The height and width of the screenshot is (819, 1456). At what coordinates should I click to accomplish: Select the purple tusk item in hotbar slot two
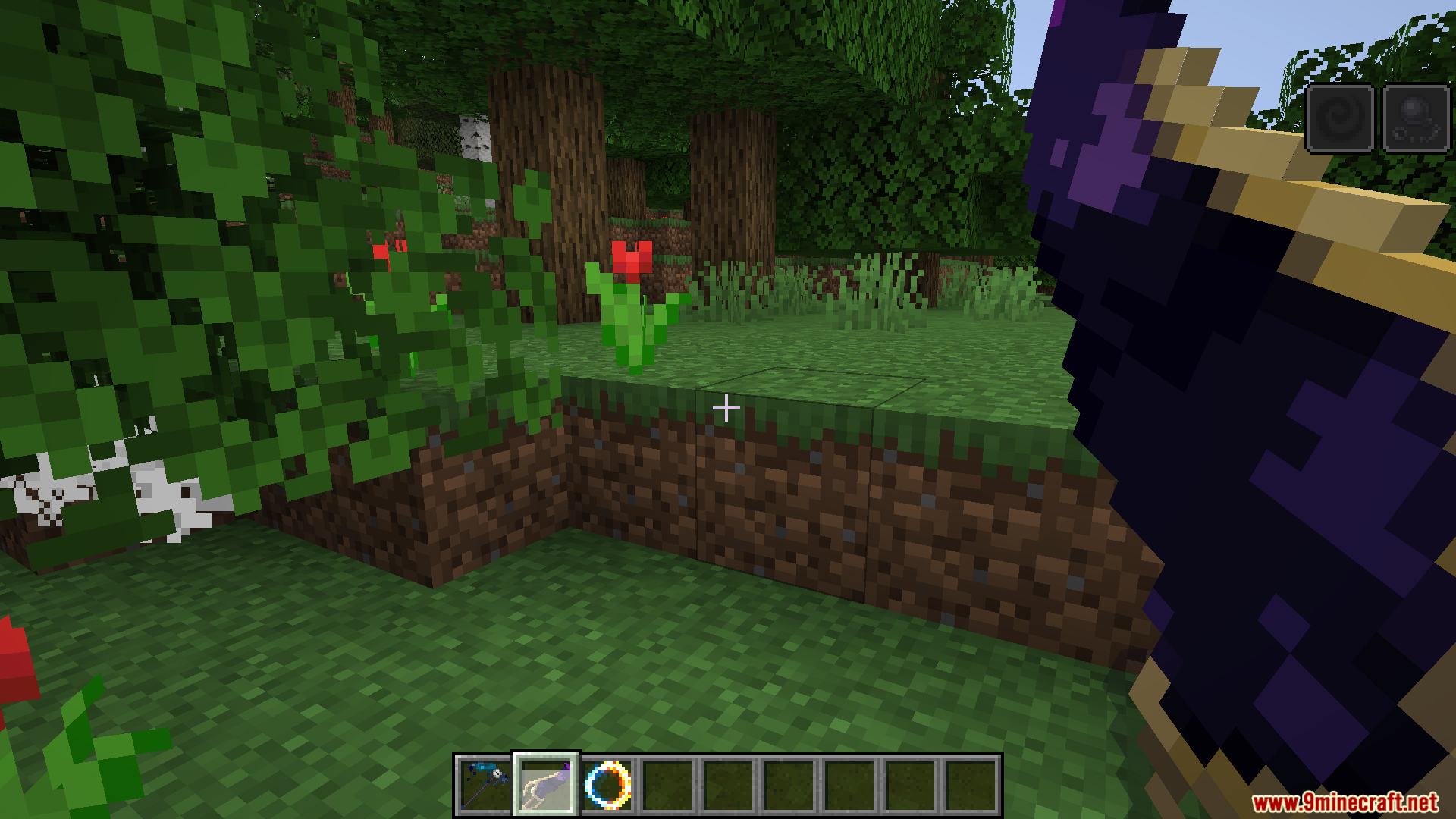(x=547, y=785)
